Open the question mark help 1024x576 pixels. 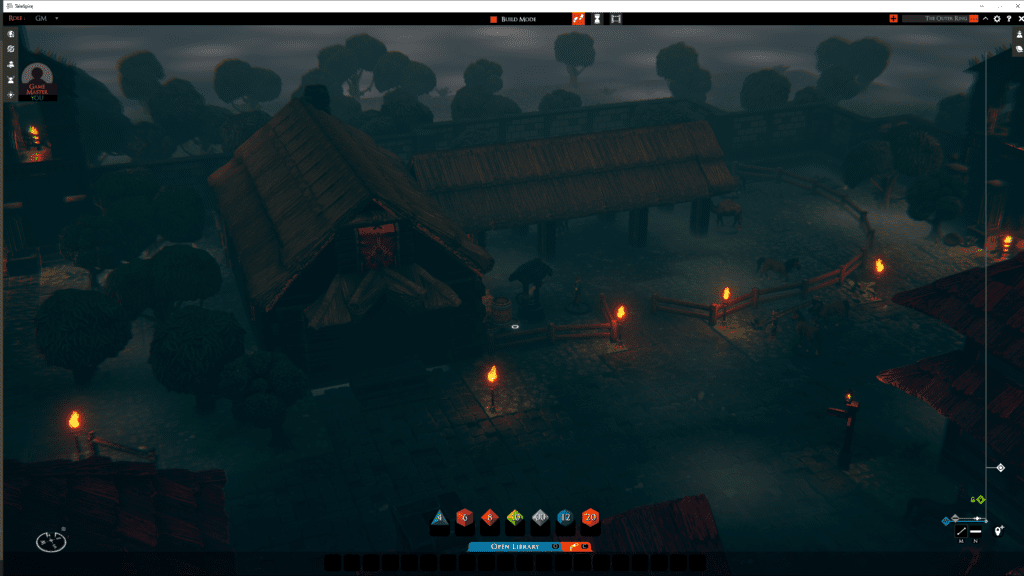coord(1007,19)
